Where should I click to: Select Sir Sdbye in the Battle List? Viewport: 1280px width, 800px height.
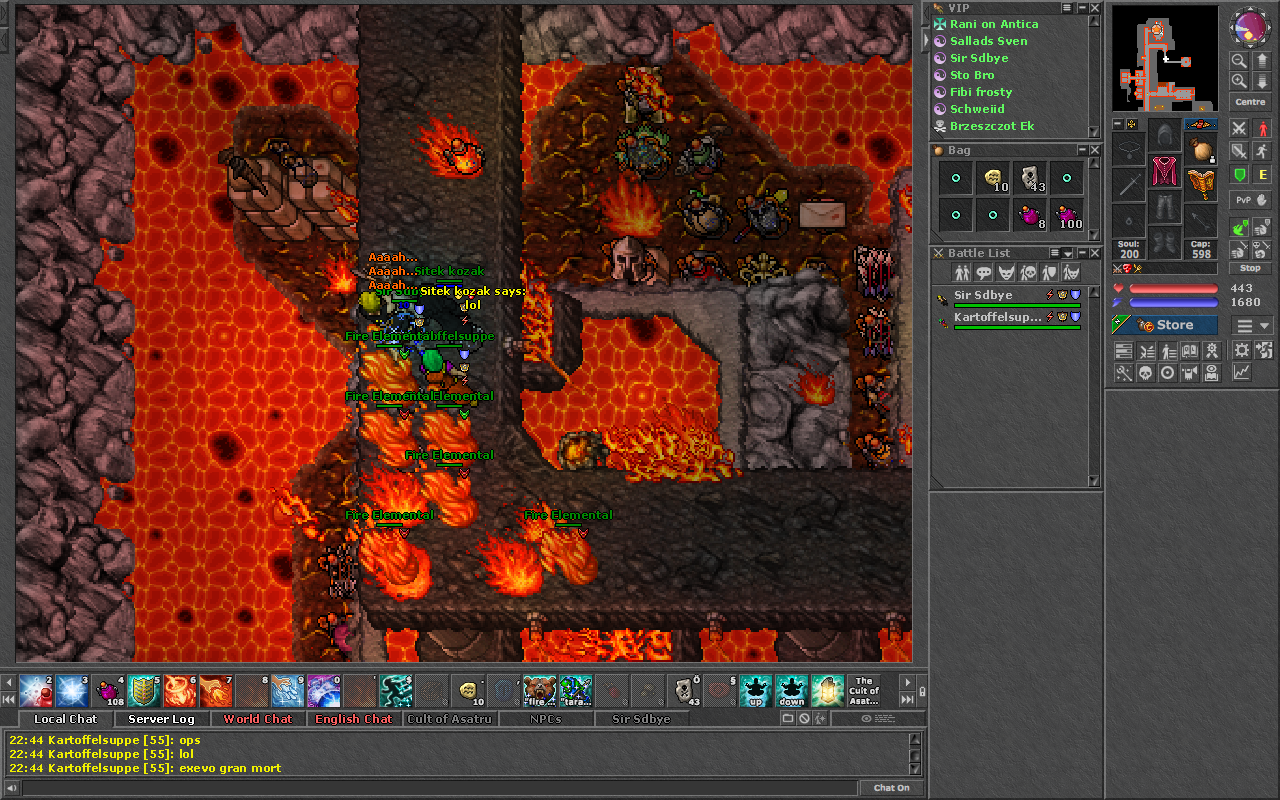tap(983, 295)
